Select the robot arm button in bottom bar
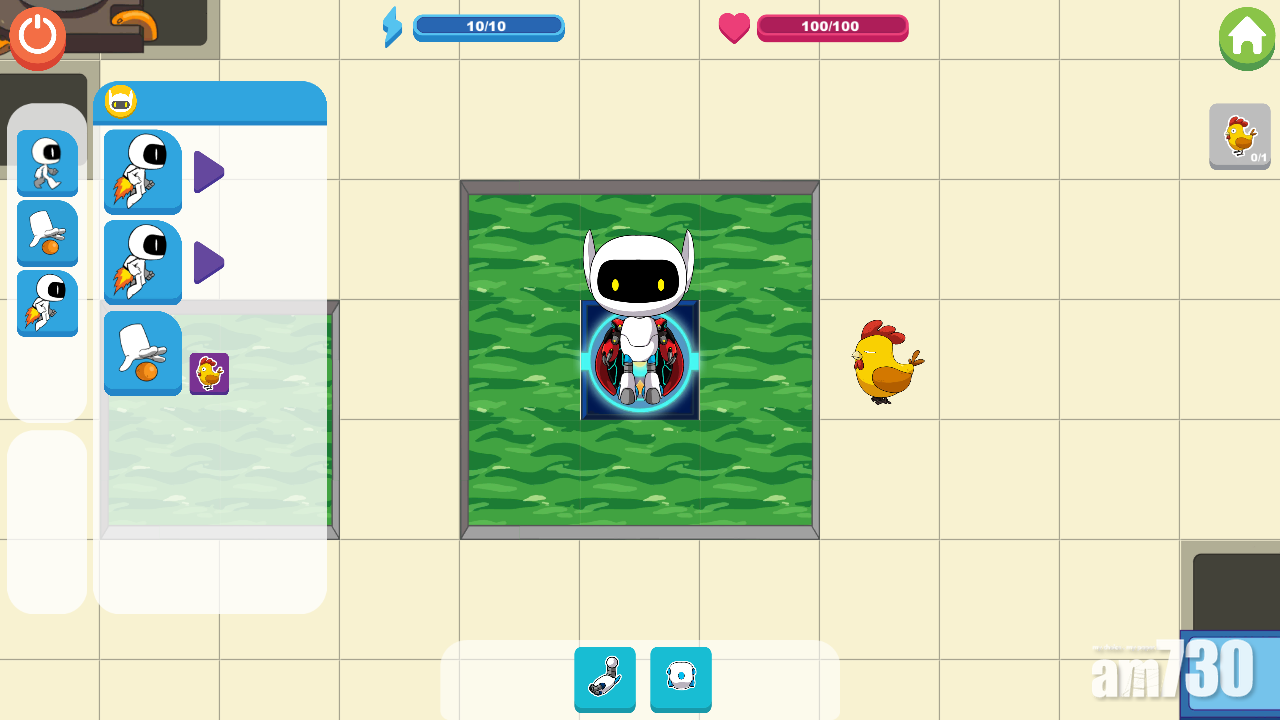The width and height of the screenshot is (1280, 720). tap(605, 678)
